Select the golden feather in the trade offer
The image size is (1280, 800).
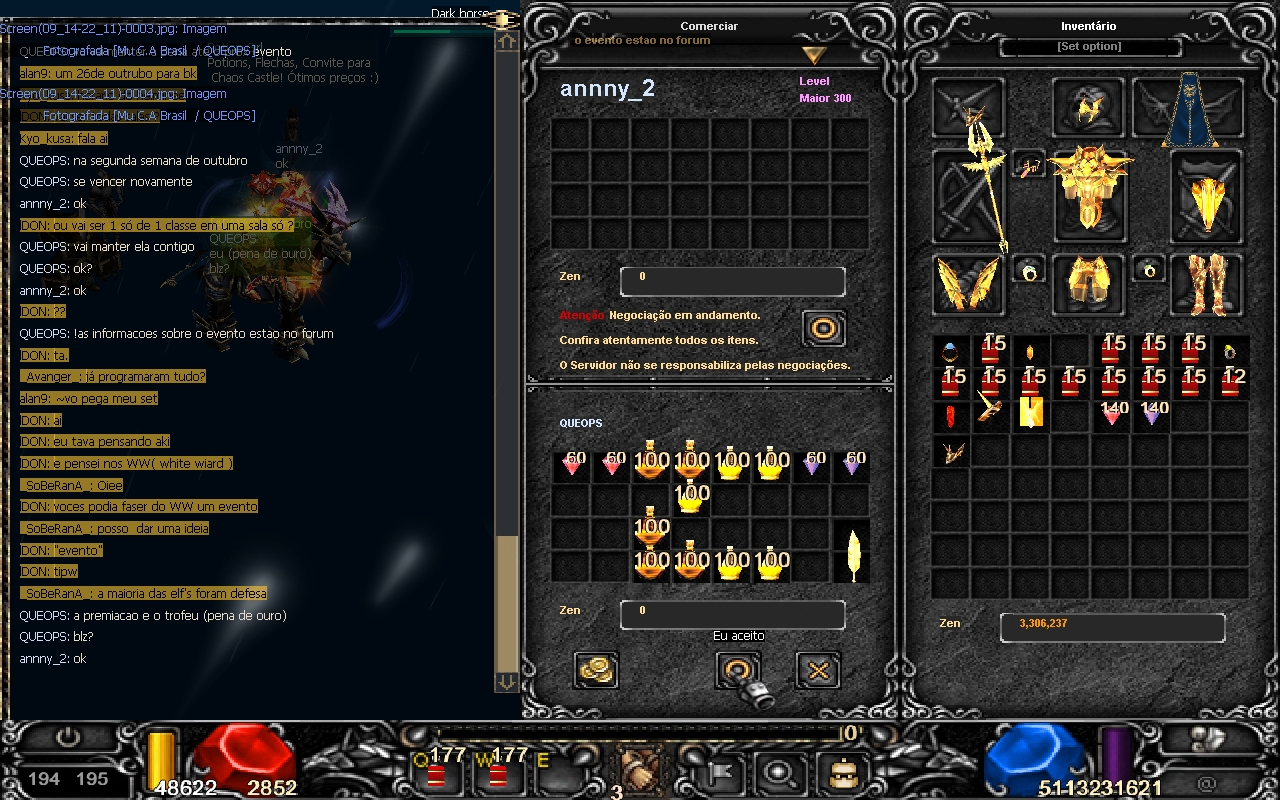(x=853, y=552)
